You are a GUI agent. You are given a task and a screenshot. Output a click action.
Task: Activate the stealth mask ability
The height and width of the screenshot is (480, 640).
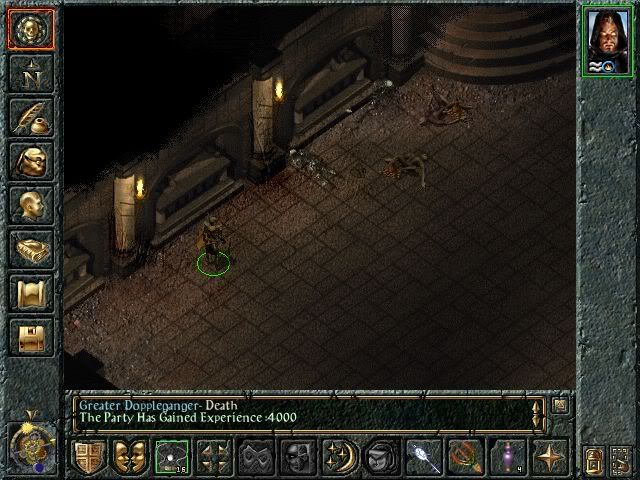(x=253, y=456)
